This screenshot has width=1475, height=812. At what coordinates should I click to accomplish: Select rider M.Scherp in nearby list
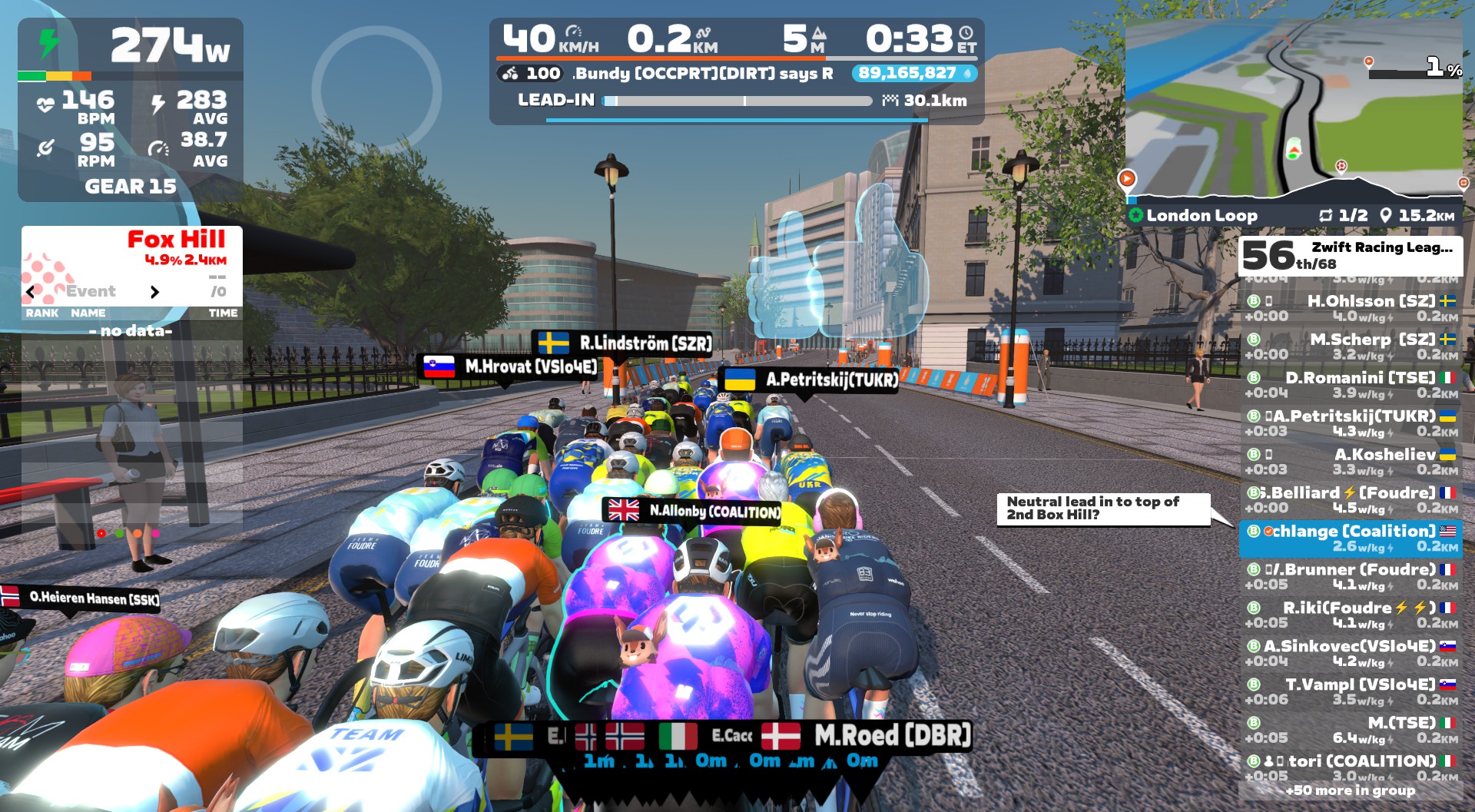[x=1351, y=346]
